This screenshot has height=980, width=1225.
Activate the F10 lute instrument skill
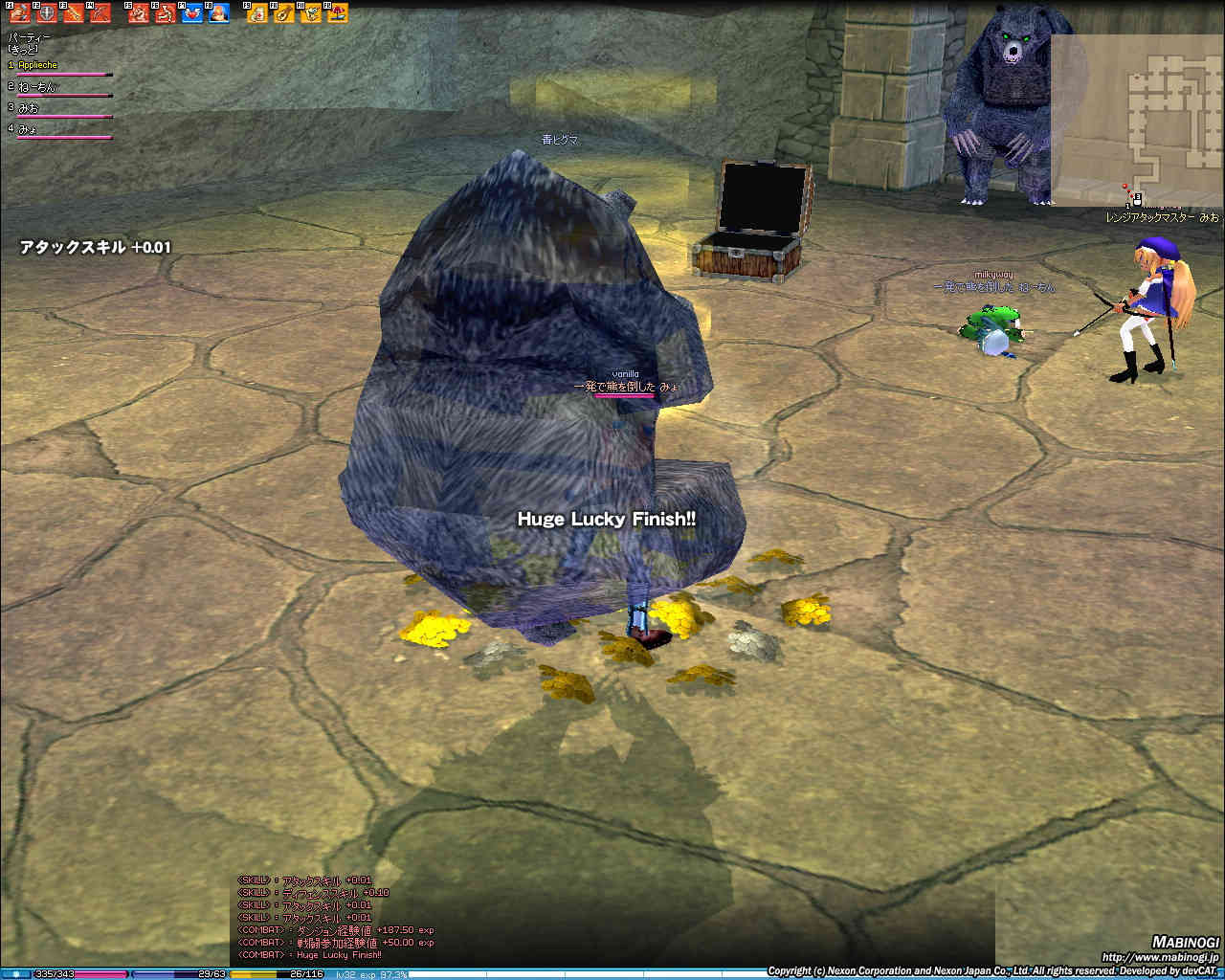pos(284,13)
